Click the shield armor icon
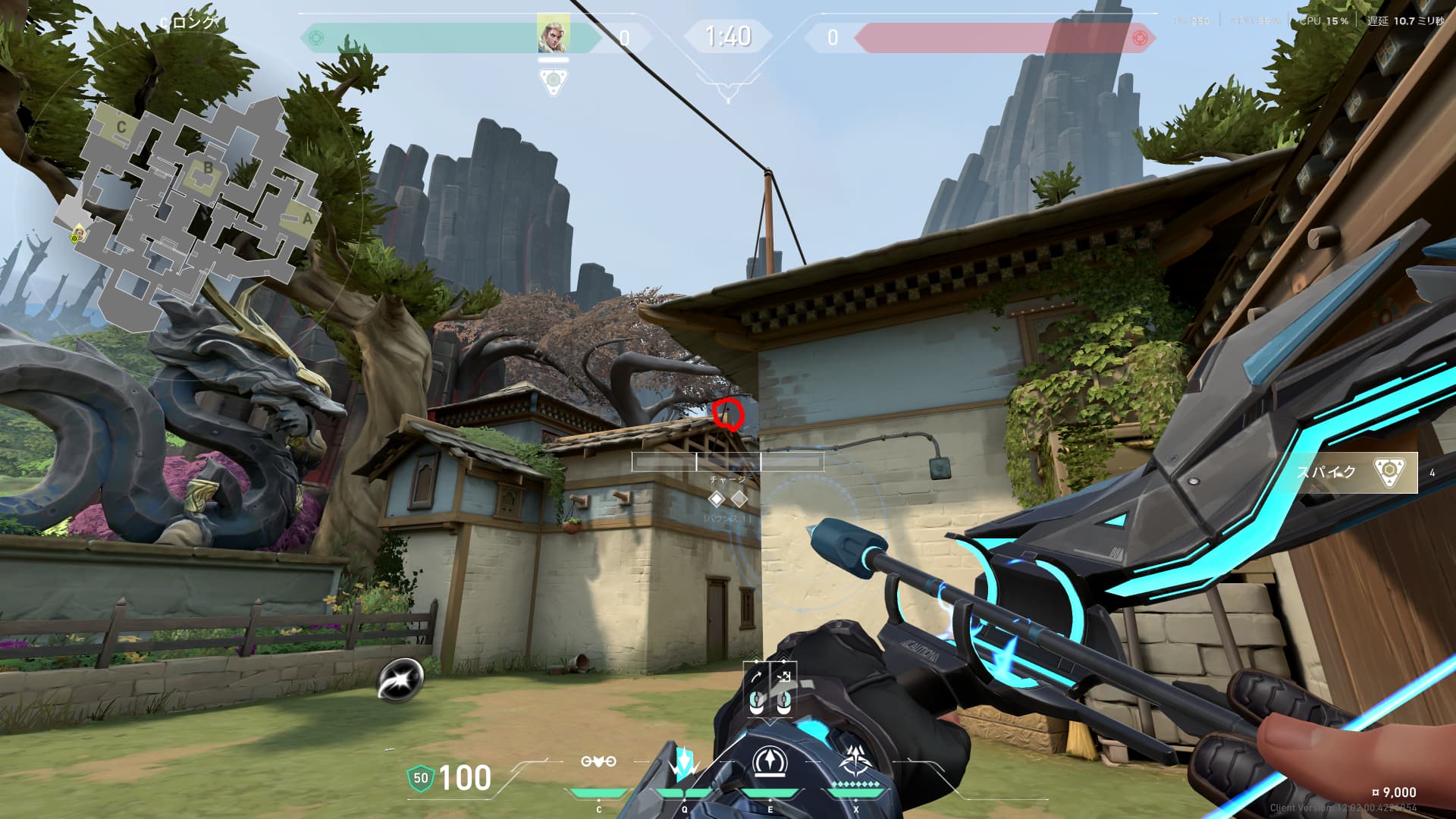1456x819 pixels. 420,778
